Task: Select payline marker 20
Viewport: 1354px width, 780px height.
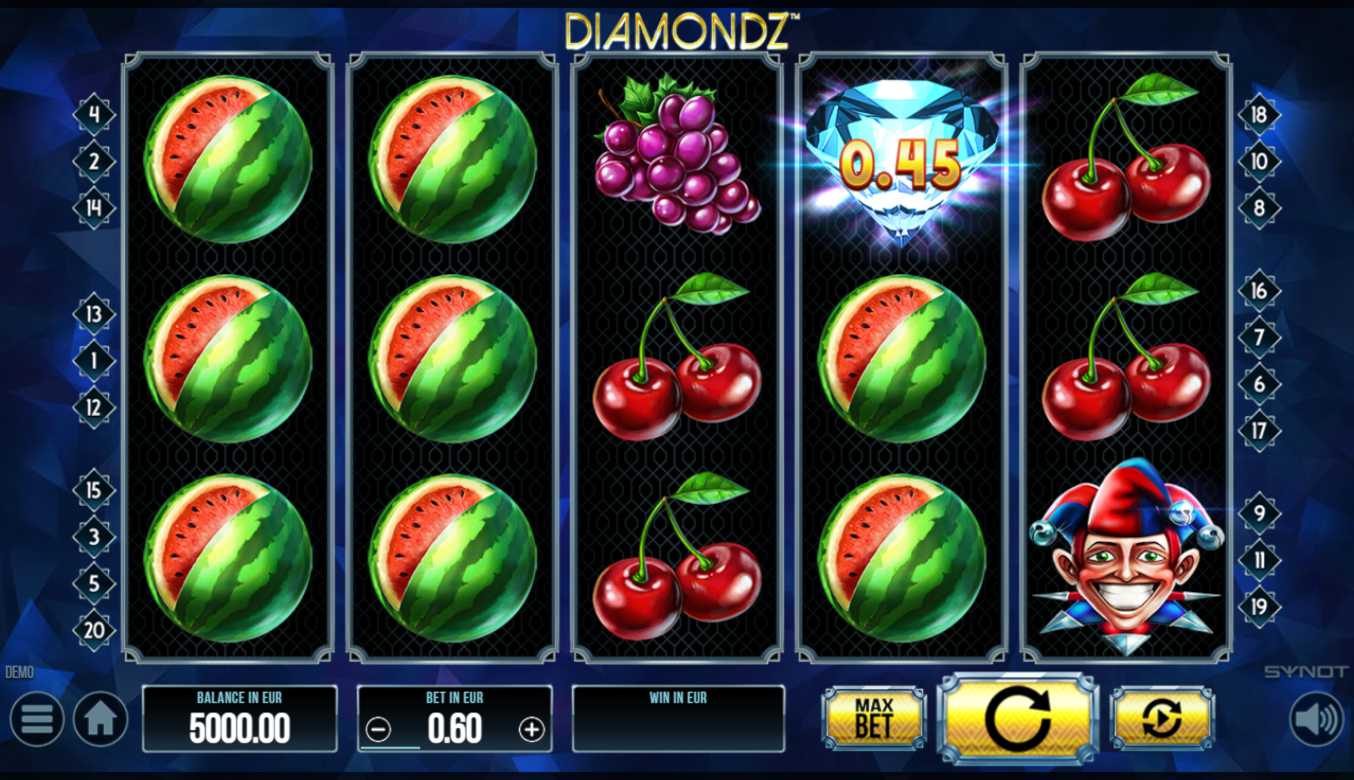Action: 95,630
